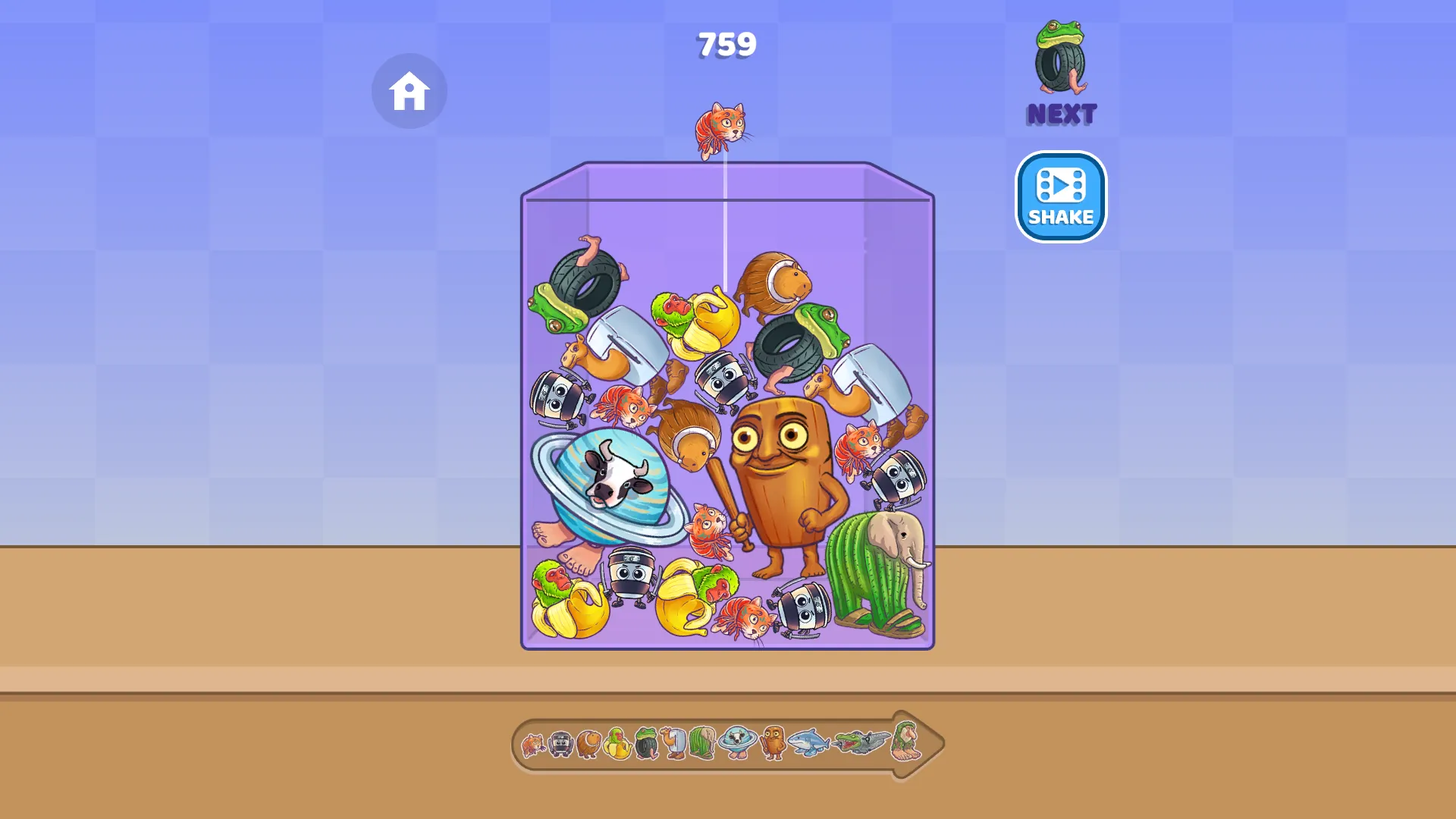Select the camel-fridge icon in evolution bar
The height and width of the screenshot is (819, 1456).
pyautogui.click(x=673, y=743)
